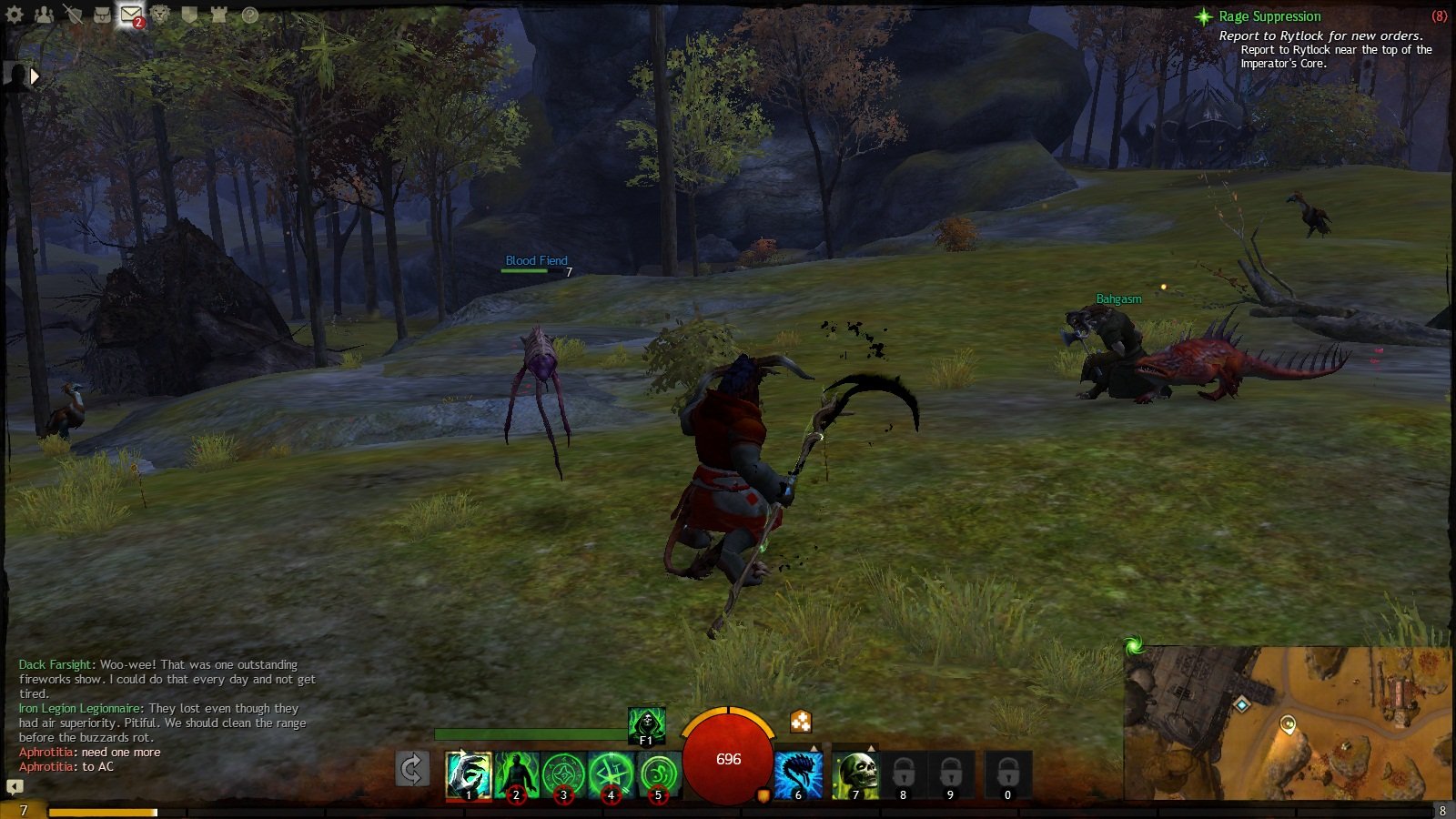Image resolution: width=1456 pixels, height=819 pixels.
Task: Activate the green skull utility skill 7
Action: [855, 774]
